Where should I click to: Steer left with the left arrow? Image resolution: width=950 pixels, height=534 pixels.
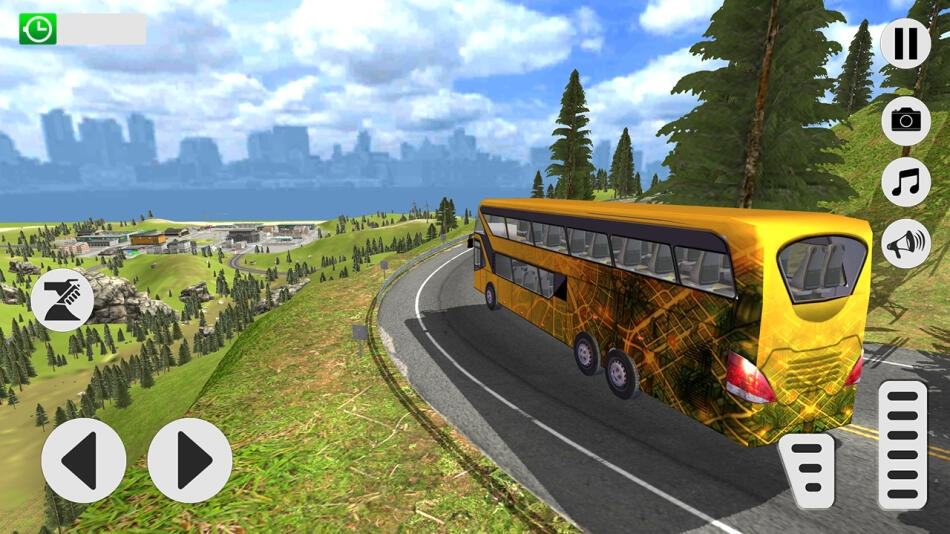(83, 460)
